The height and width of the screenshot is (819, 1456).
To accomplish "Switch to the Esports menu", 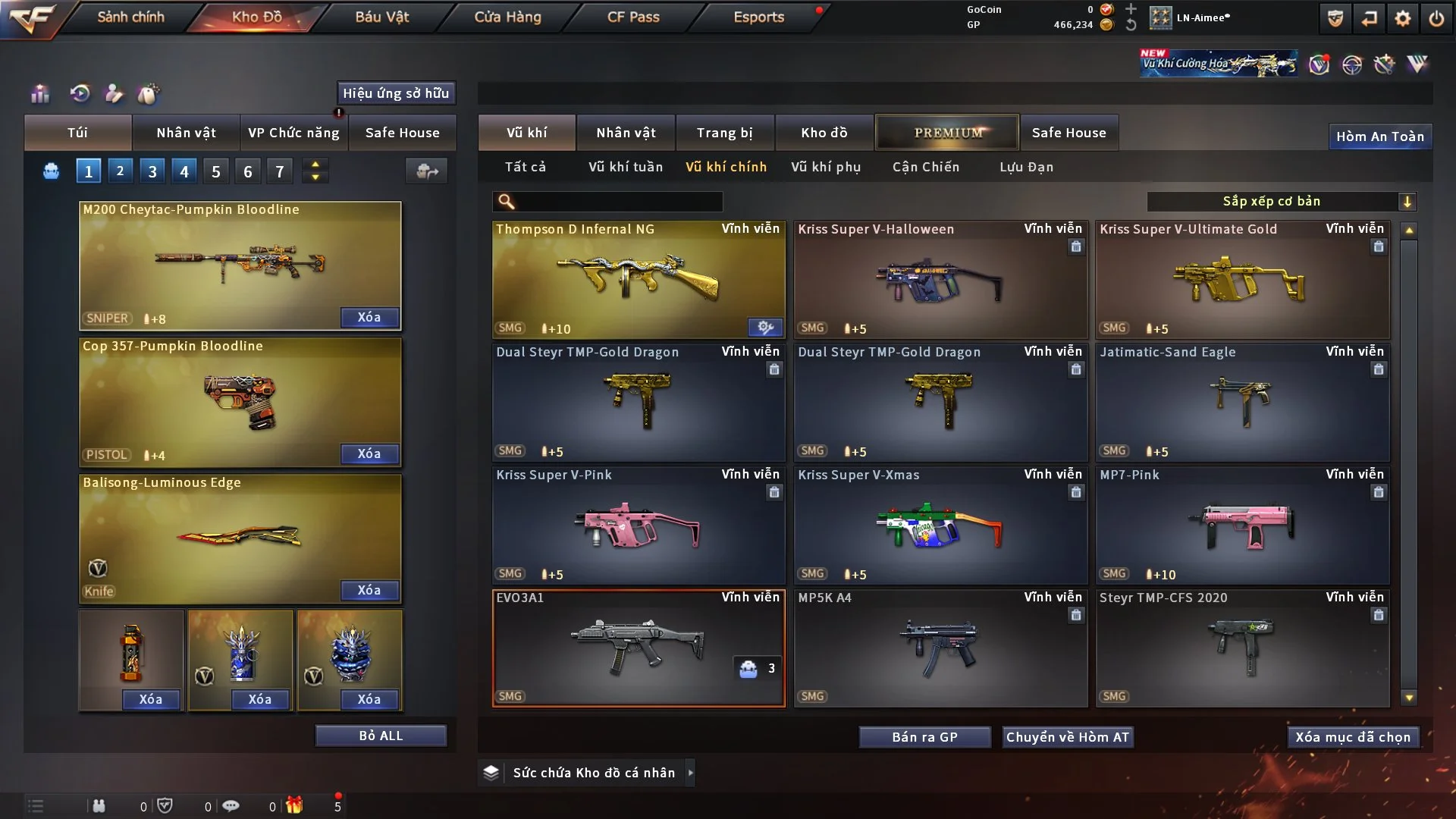I will click(x=758, y=17).
